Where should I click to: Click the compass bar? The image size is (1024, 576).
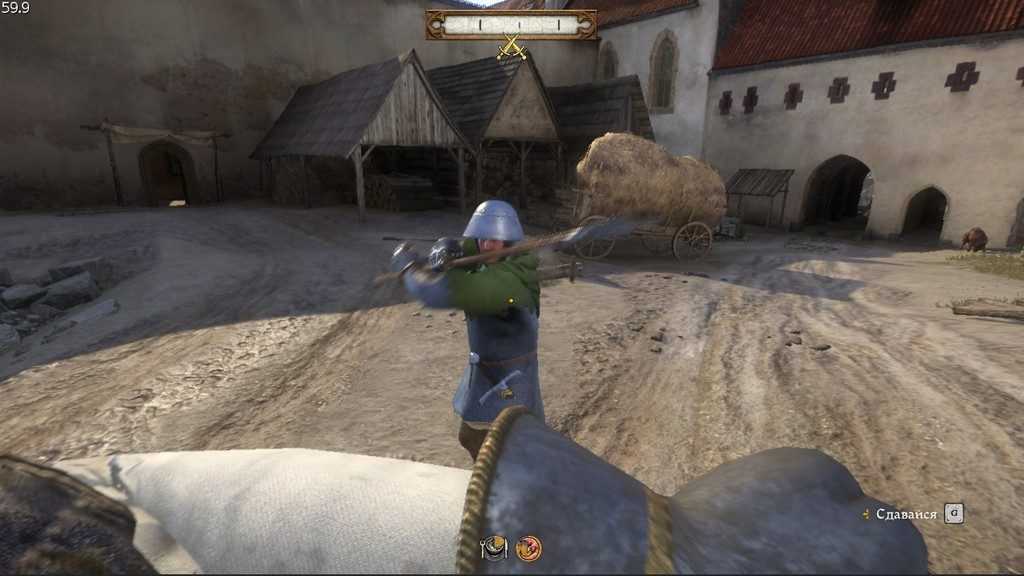tap(511, 24)
